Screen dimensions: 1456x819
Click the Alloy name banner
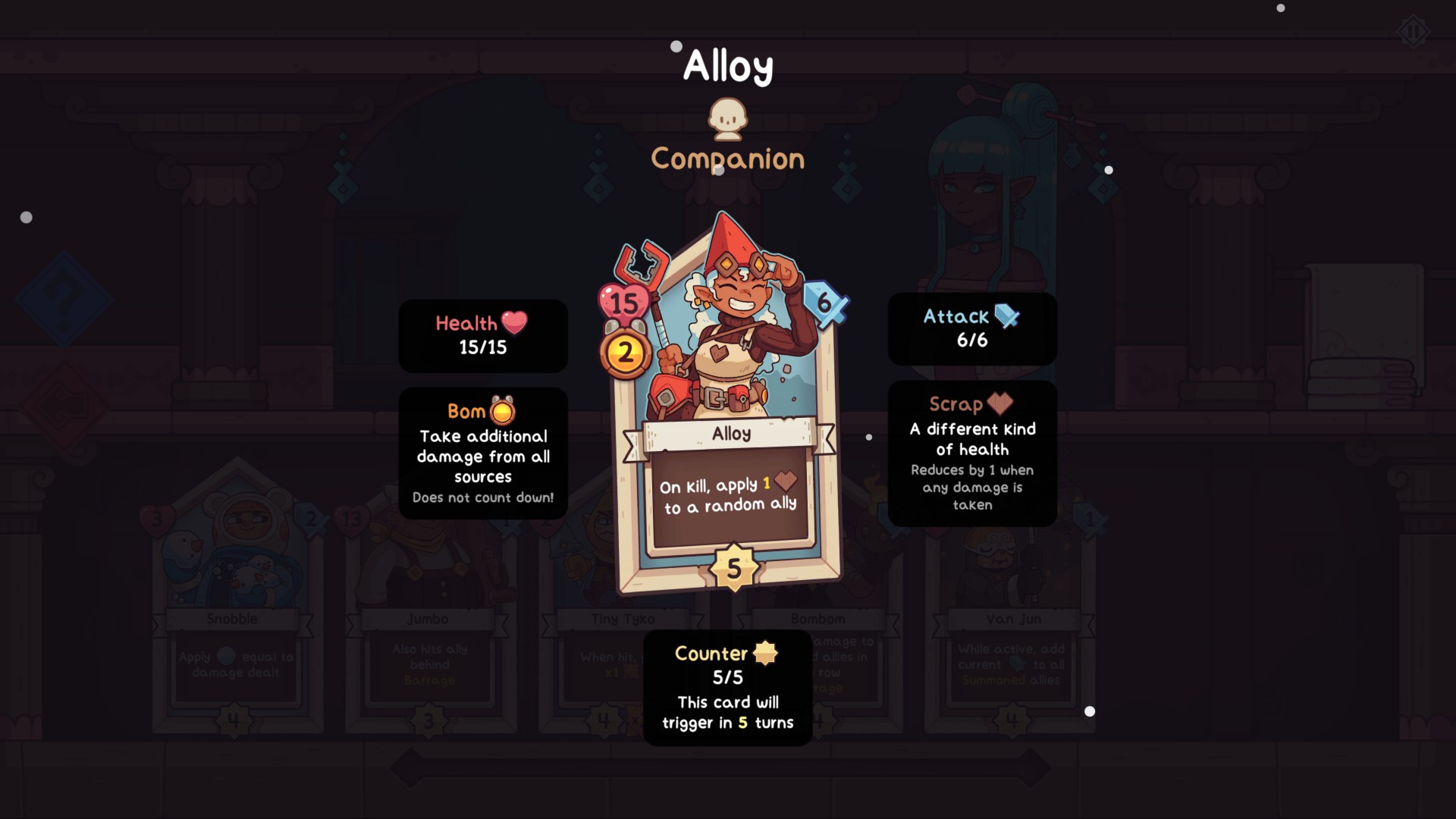[730, 434]
